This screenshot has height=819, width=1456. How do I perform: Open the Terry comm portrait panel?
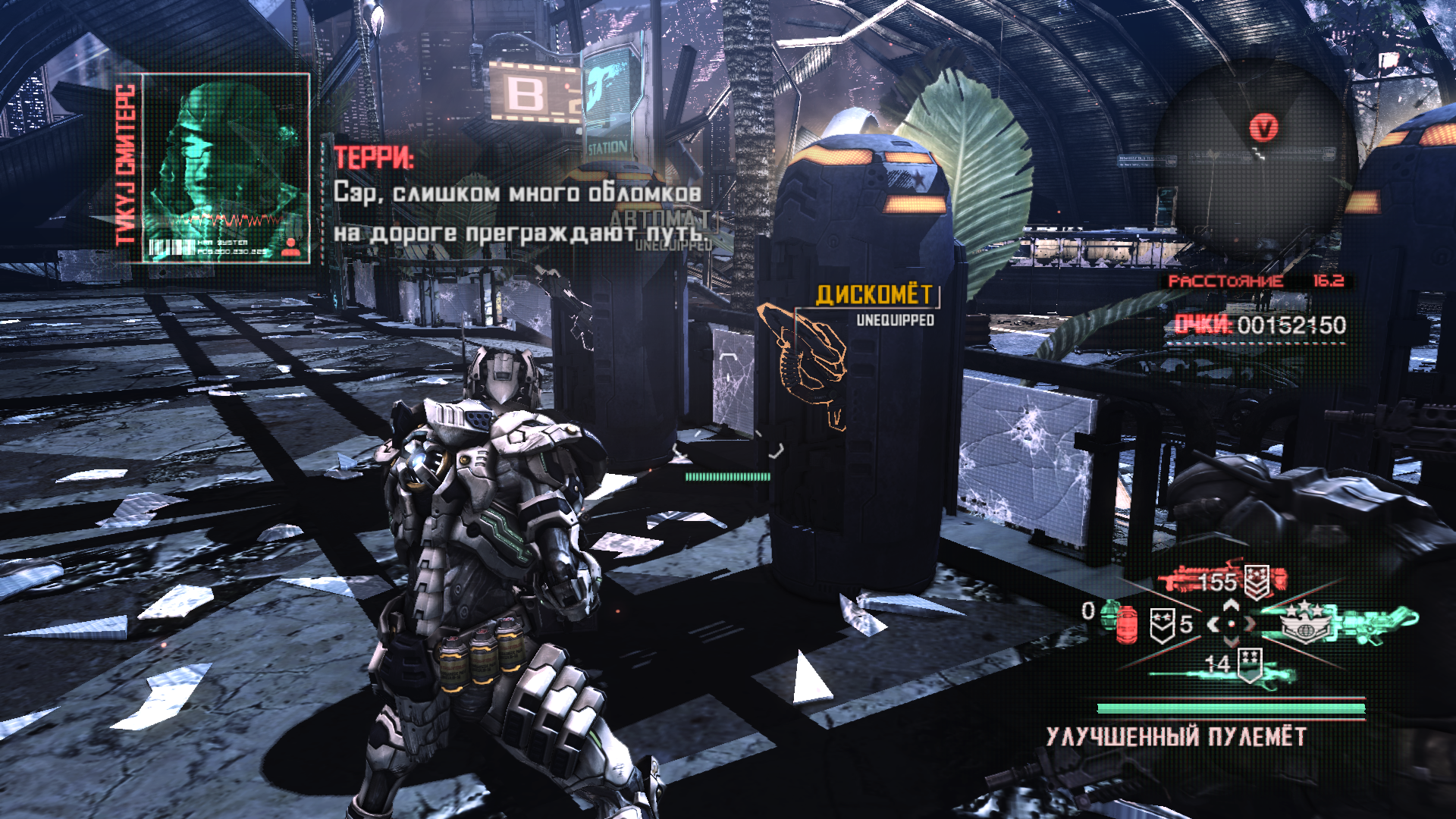225,168
